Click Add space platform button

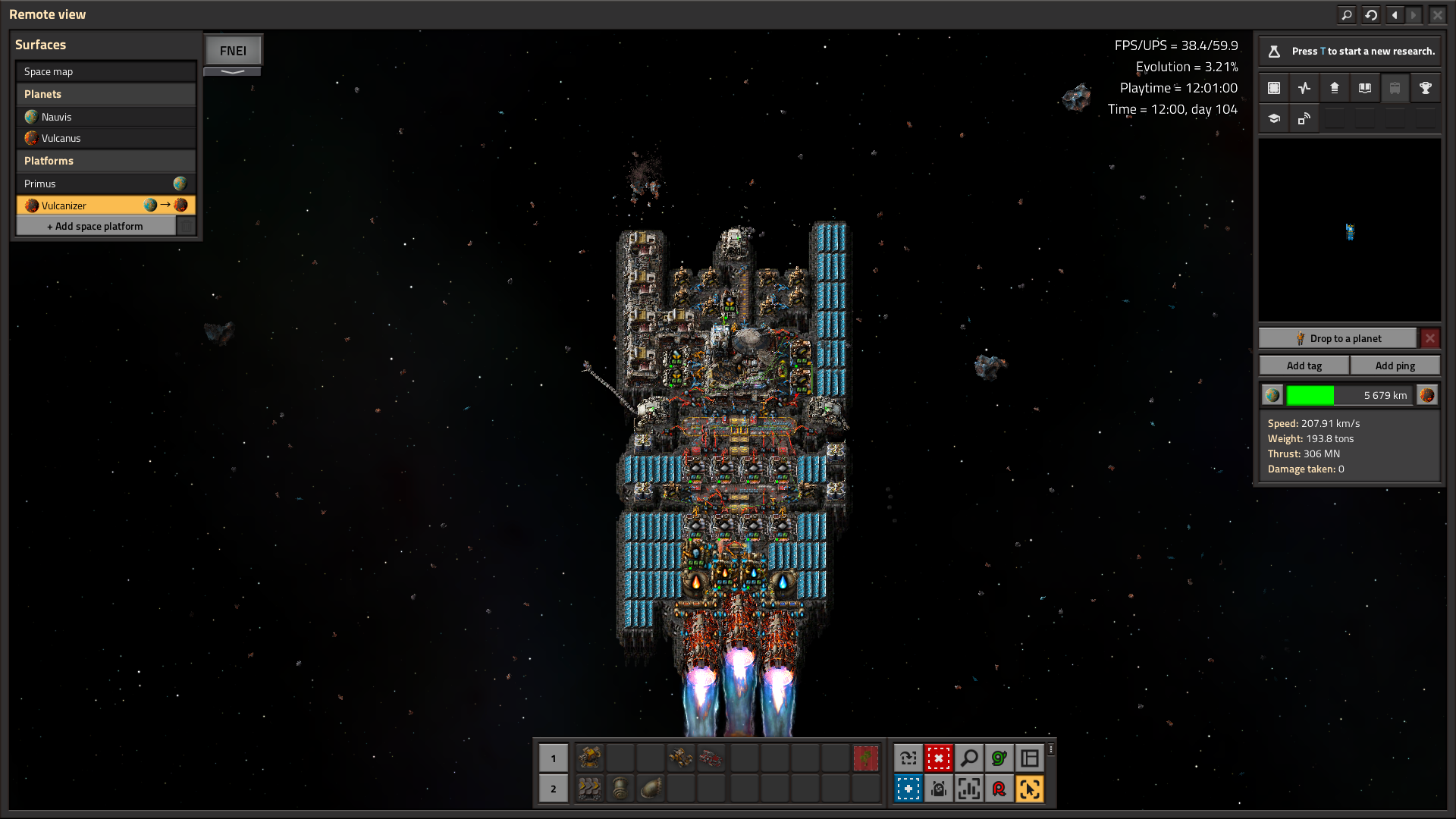[x=96, y=226]
